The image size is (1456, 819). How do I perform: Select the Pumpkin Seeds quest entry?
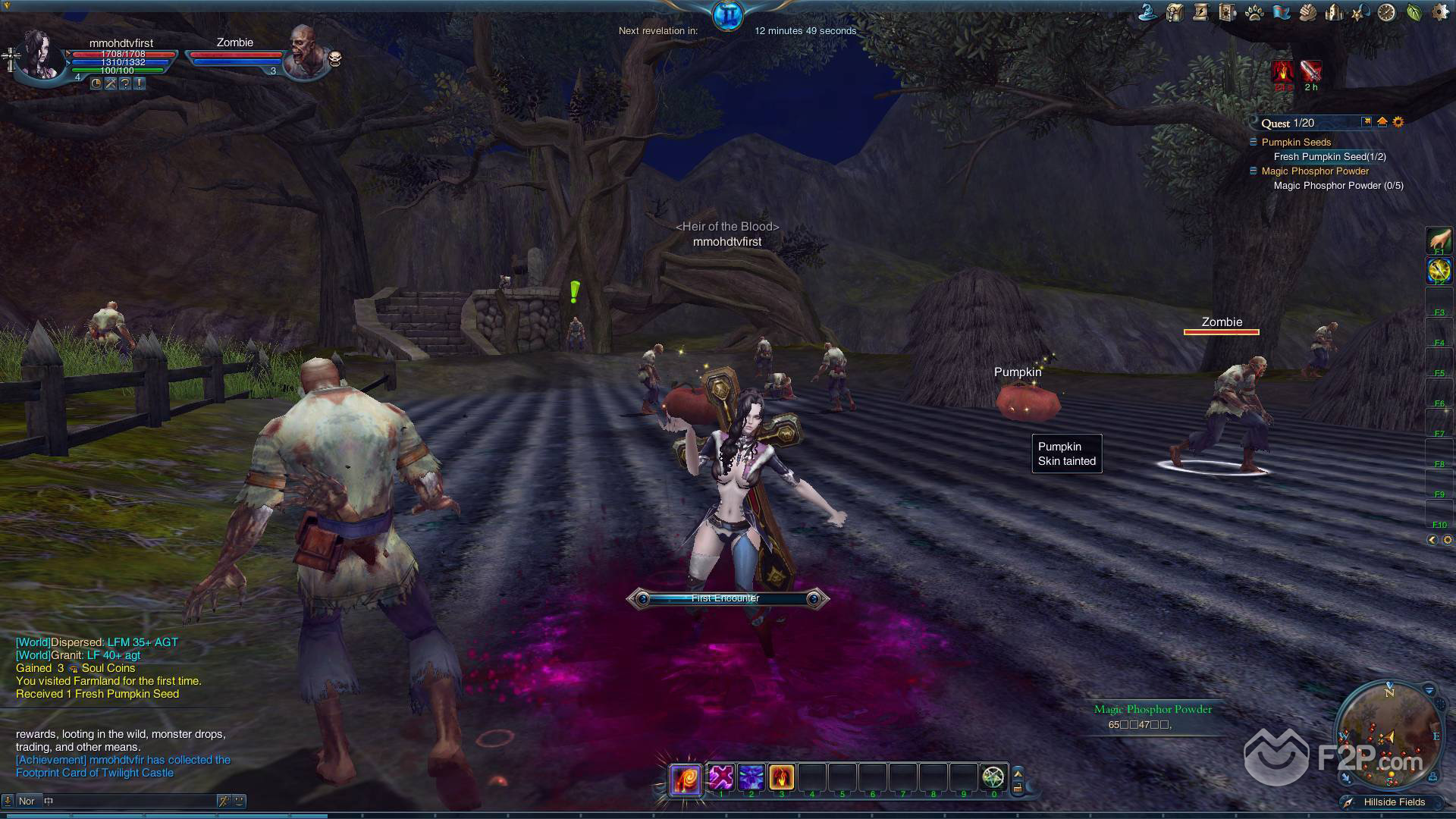(x=1296, y=142)
